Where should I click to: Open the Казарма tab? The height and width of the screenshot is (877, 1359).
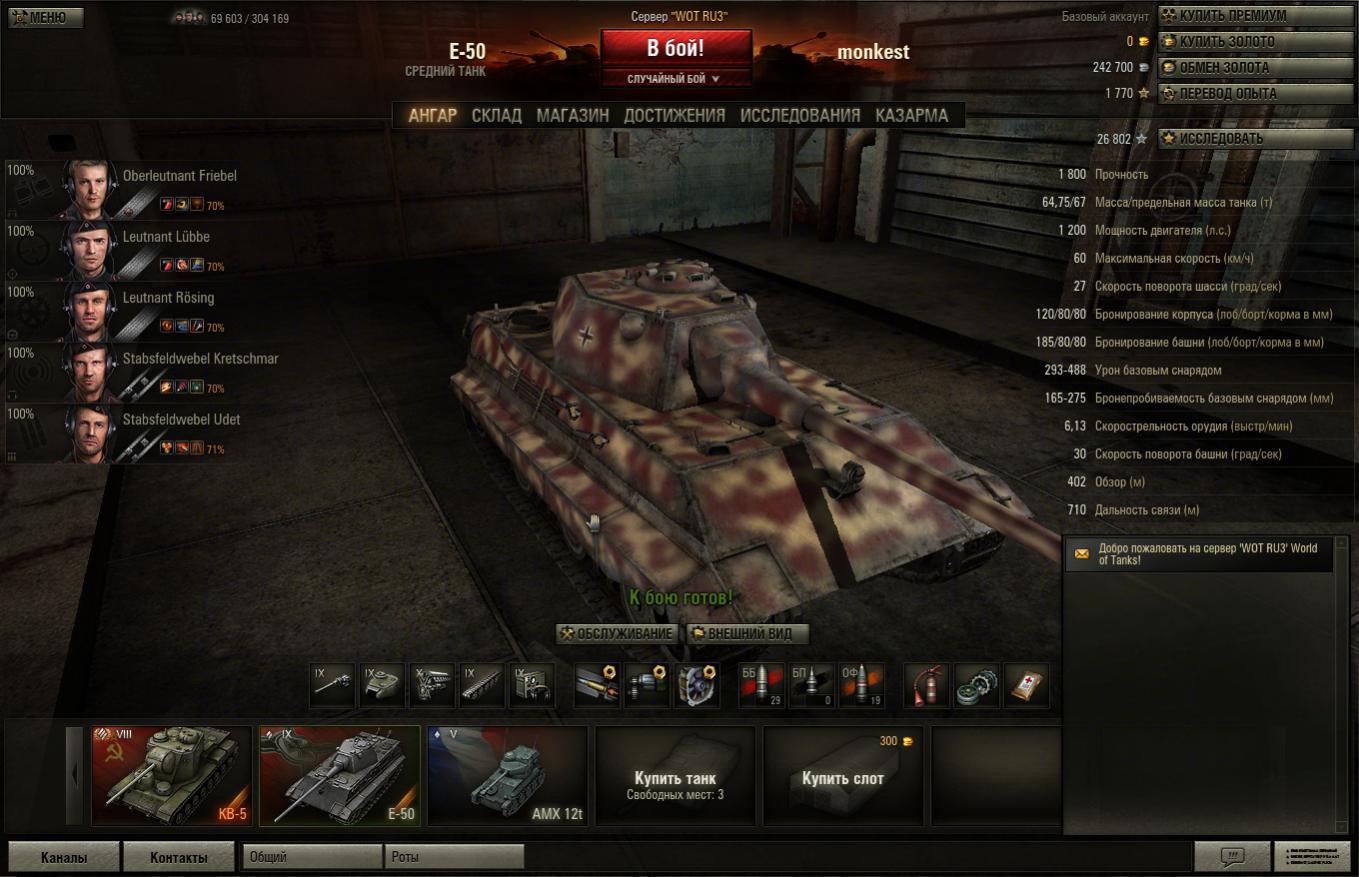click(x=911, y=115)
